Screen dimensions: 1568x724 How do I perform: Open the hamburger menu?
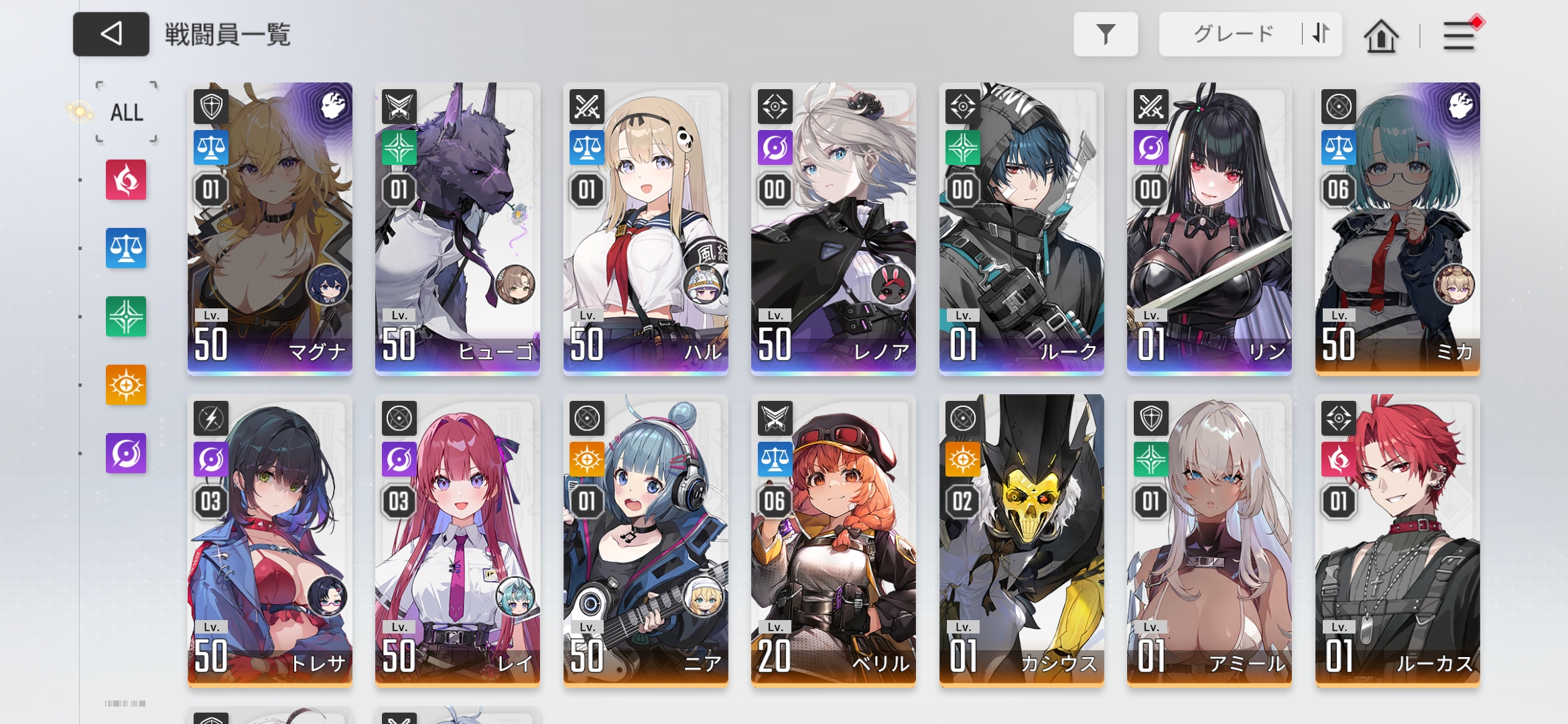1459,36
